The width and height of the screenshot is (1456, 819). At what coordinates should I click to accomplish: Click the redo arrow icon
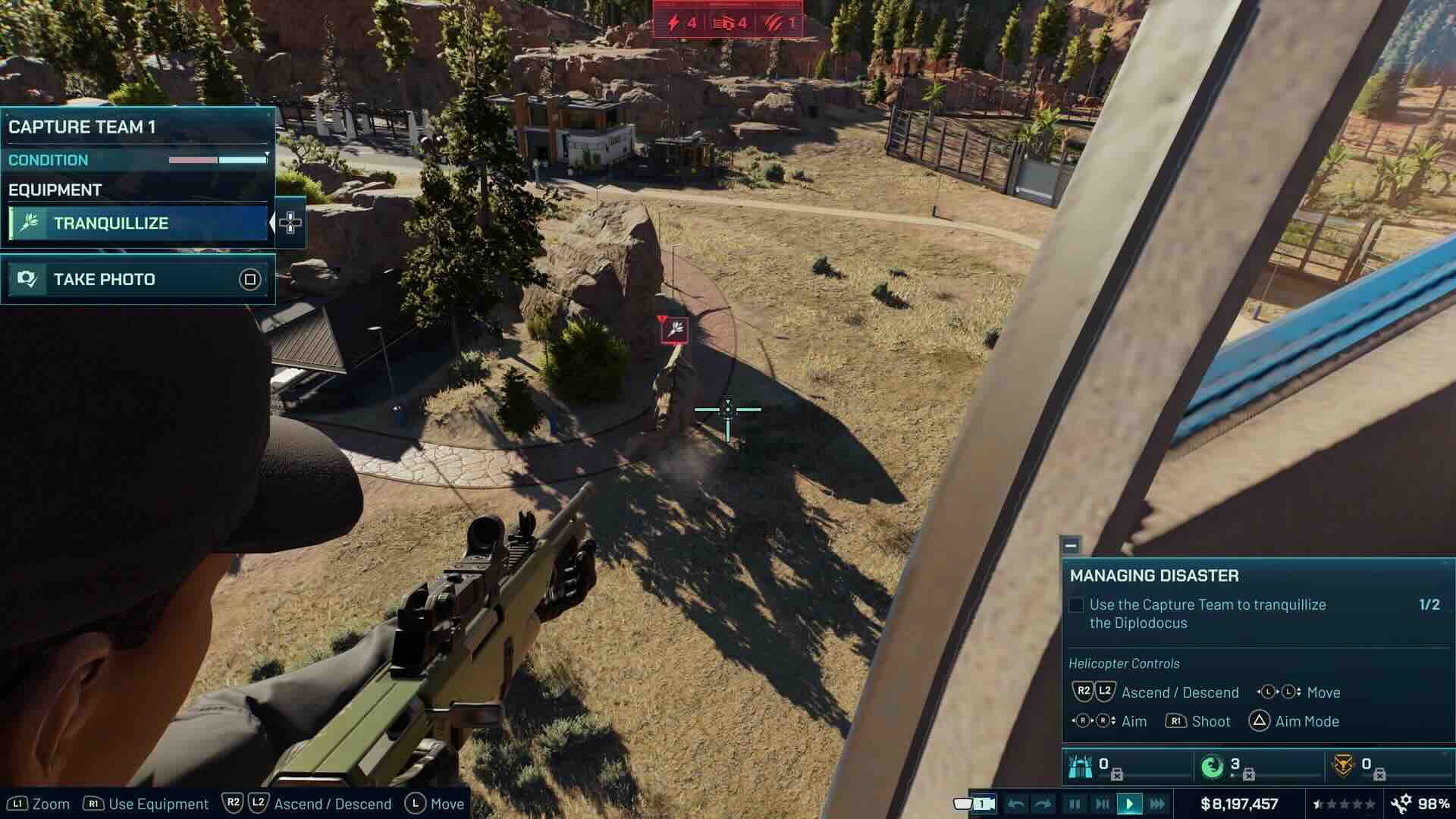(x=1043, y=804)
